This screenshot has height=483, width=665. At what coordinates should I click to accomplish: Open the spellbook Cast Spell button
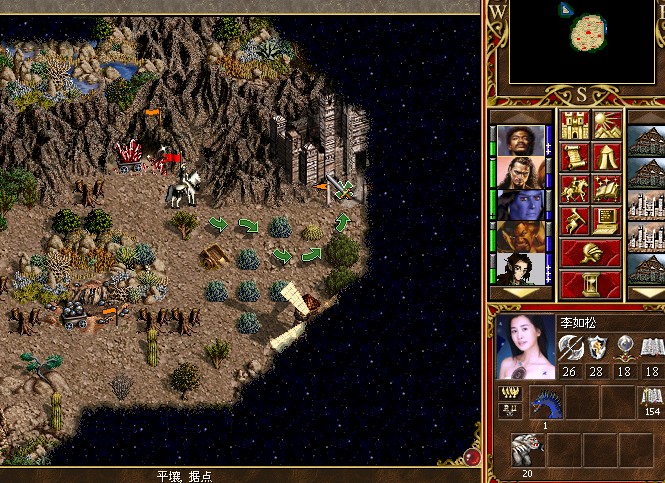click(607, 188)
